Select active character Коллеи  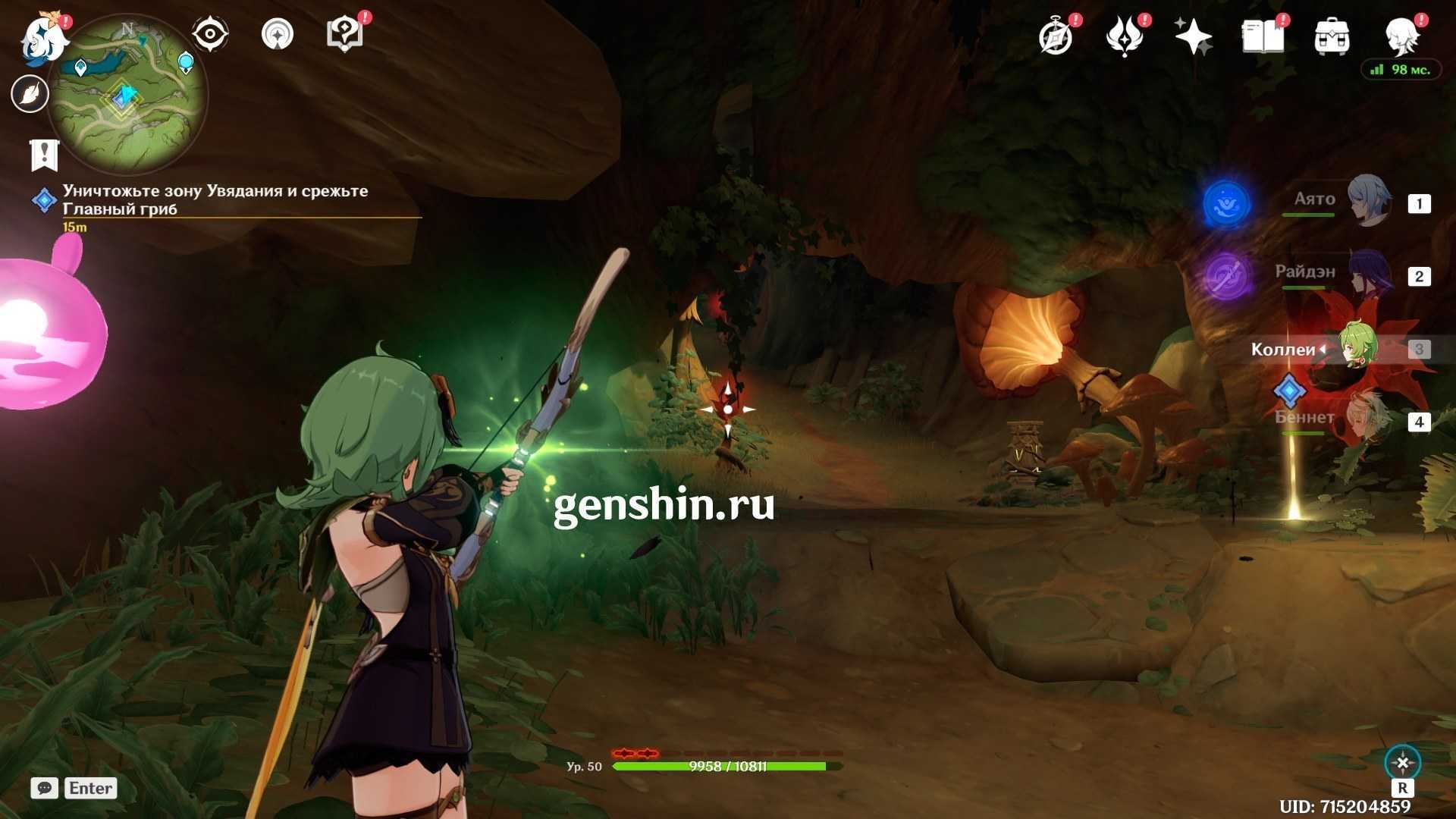[1357, 348]
